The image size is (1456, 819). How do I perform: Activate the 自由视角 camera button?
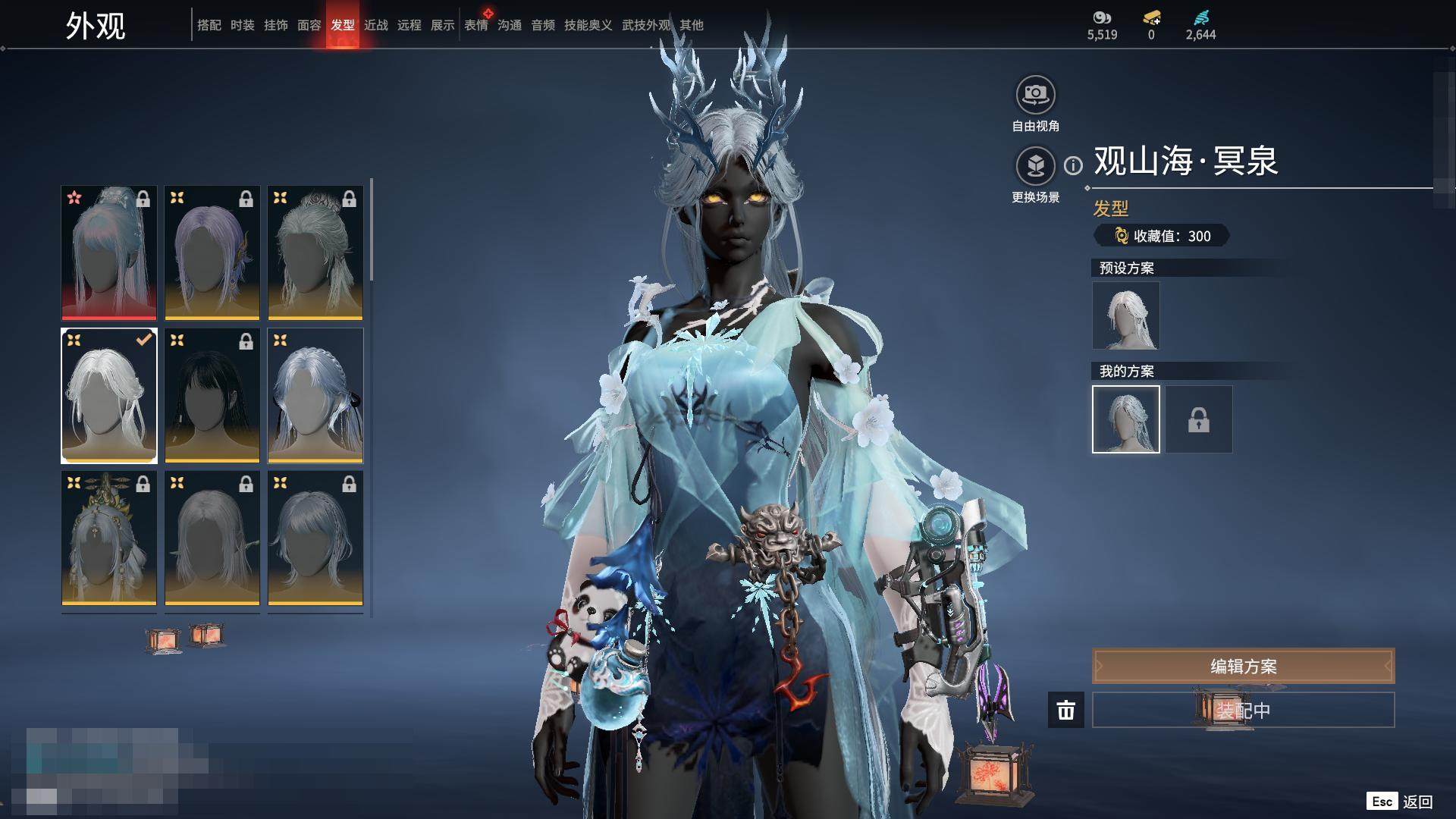point(1035,95)
